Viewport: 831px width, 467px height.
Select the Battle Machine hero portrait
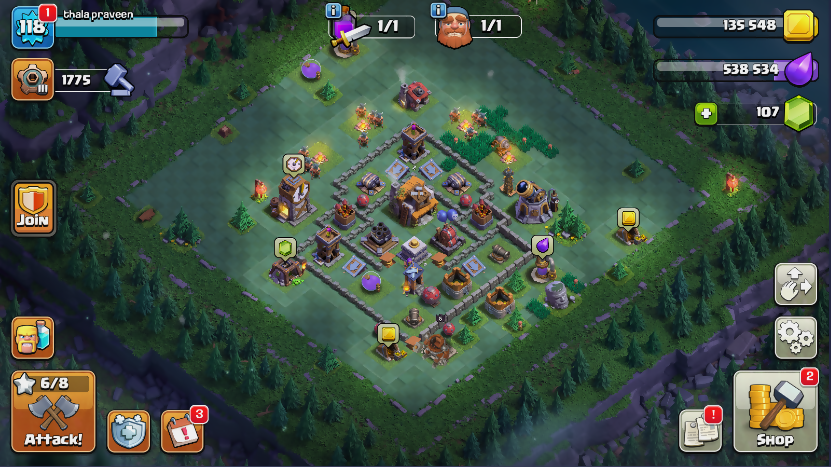coord(455,27)
